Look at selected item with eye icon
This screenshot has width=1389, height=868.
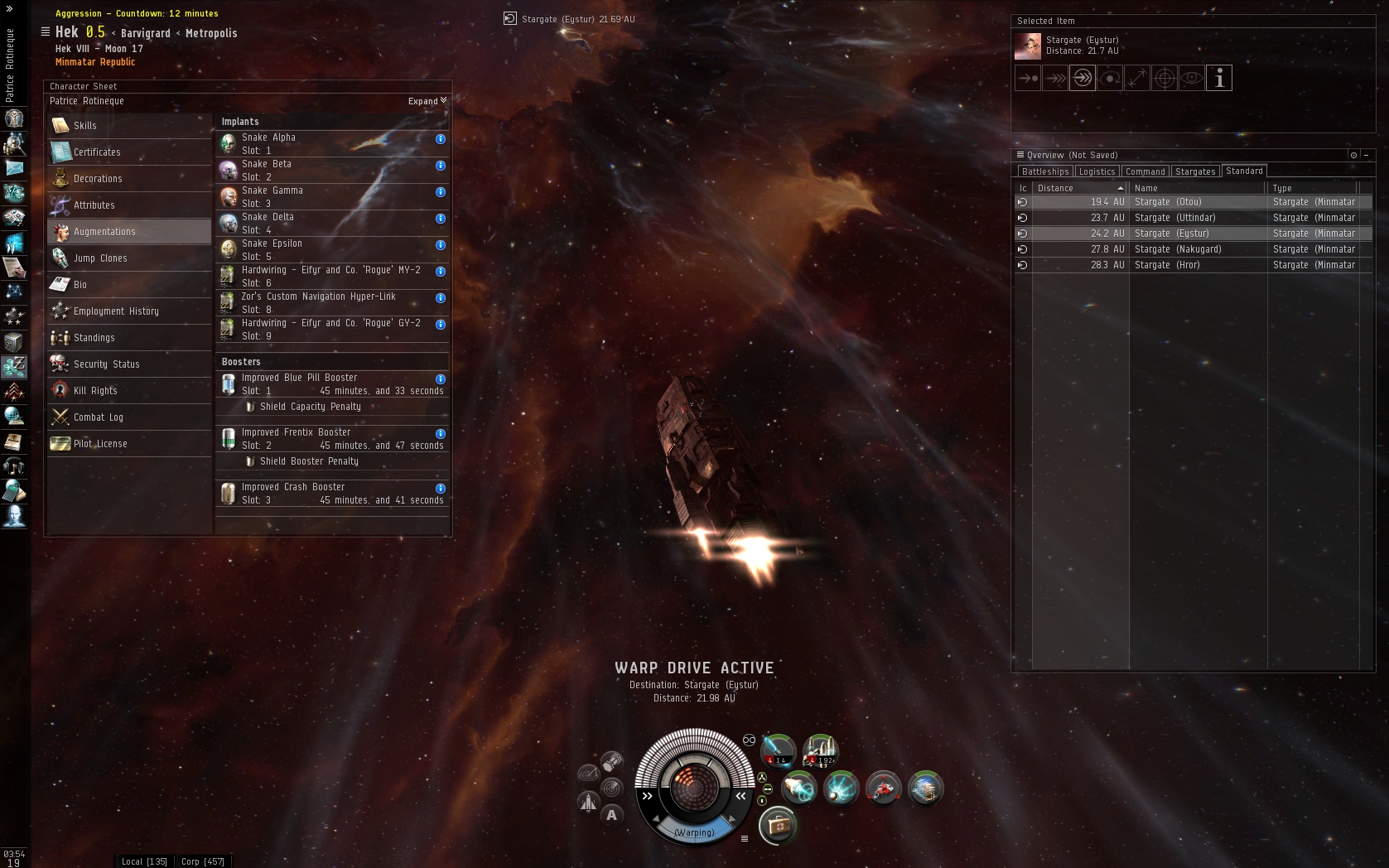click(1191, 78)
